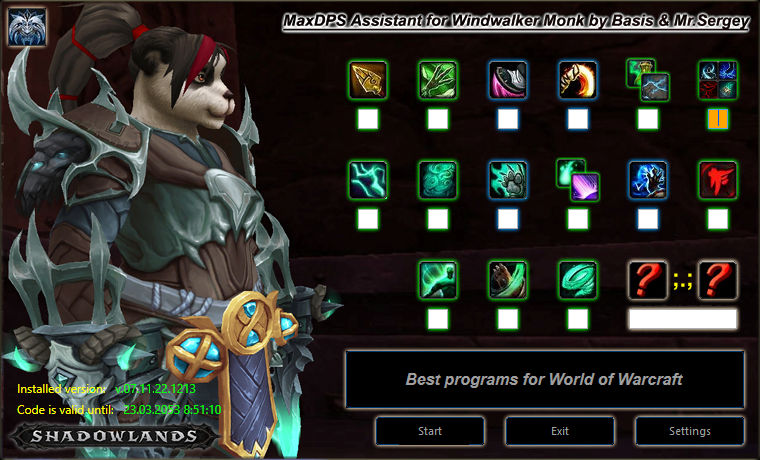Choose the flaming fist ability icon
Viewport: 760px width, 460px height.
tap(578, 79)
